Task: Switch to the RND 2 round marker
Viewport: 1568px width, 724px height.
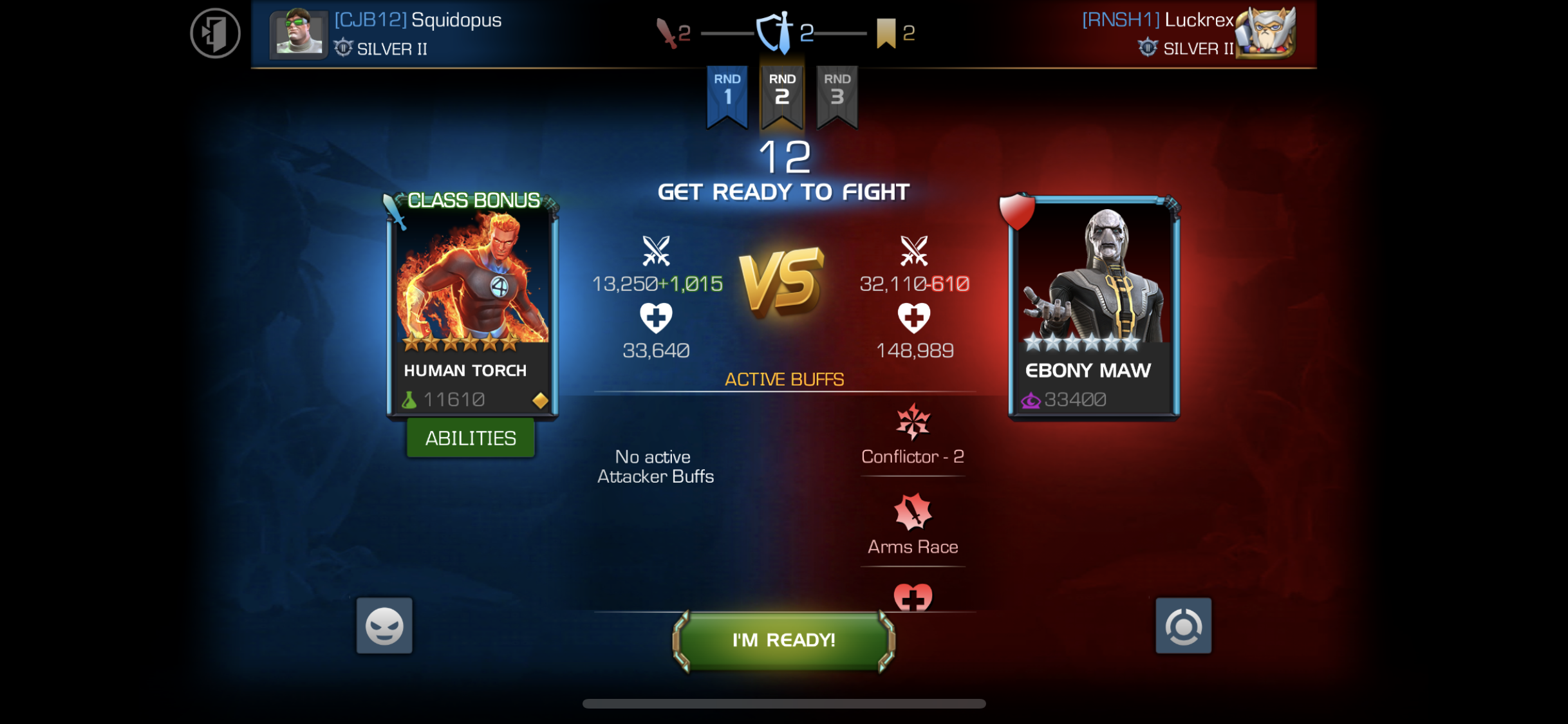Action: point(782,93)
